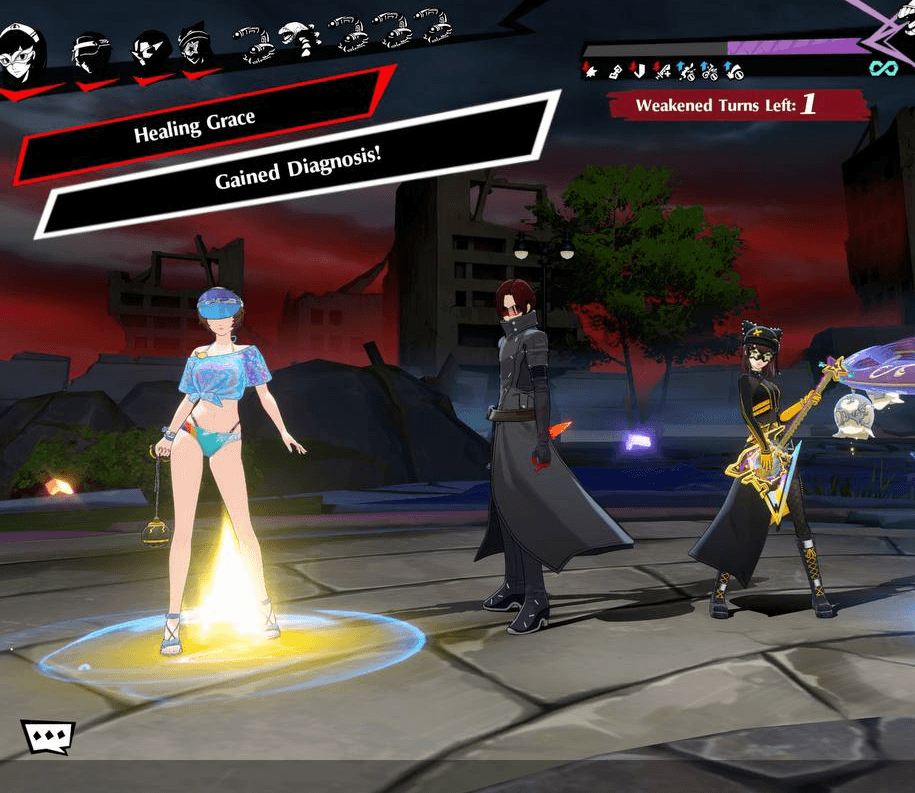Screen dimensions: 915x793
Task: Click the teal infinity symbol icon
Action: coord(880,68)
